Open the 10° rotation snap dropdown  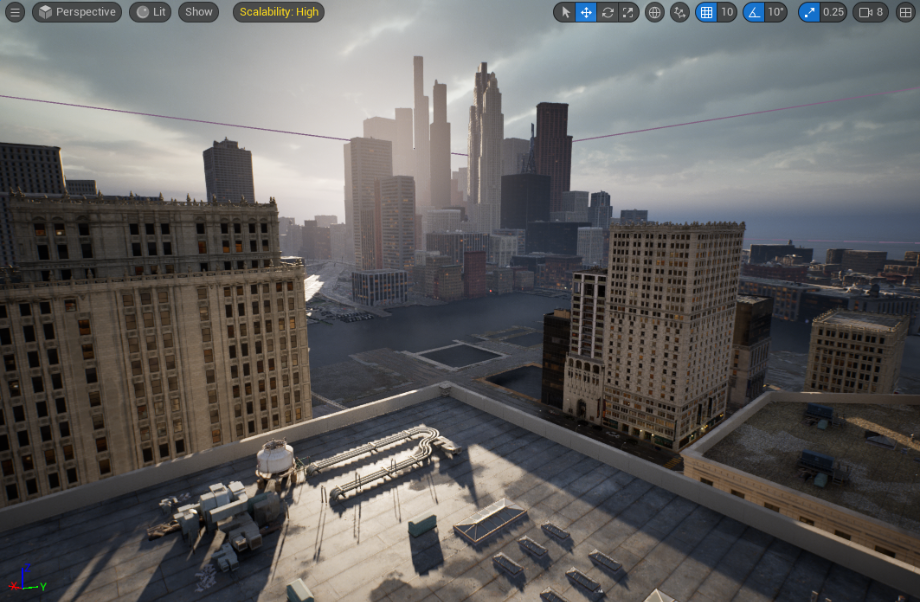point(777,12)
